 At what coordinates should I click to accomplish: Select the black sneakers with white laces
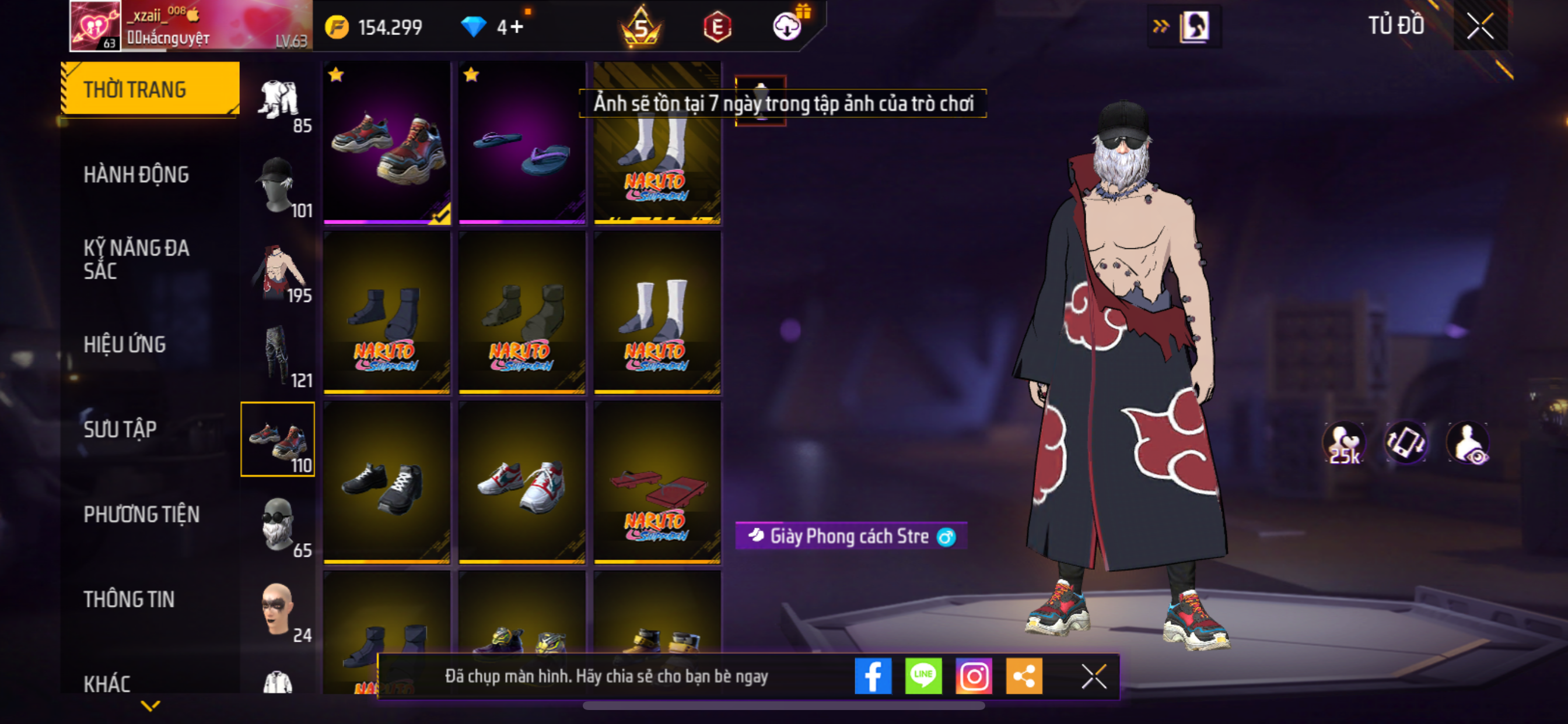click(x=387, y=483)
